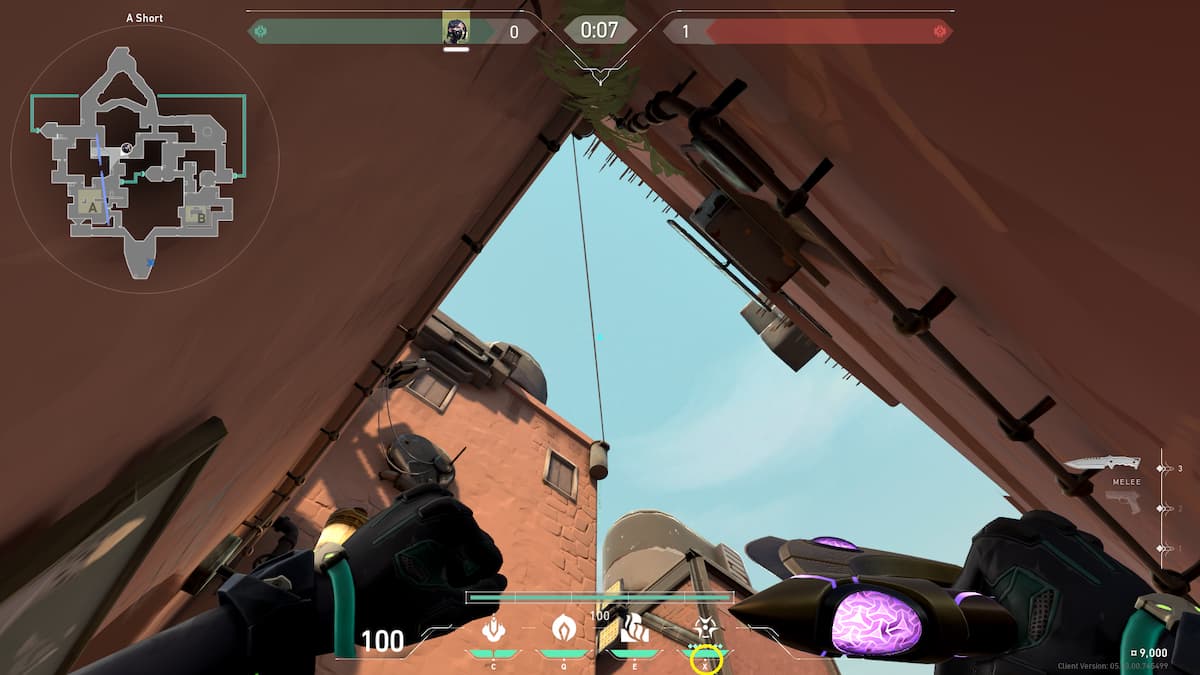This screenshot has width=1200, height=675.
Task: Trigger the ultimate ability on X
Action: click(706, 629)
